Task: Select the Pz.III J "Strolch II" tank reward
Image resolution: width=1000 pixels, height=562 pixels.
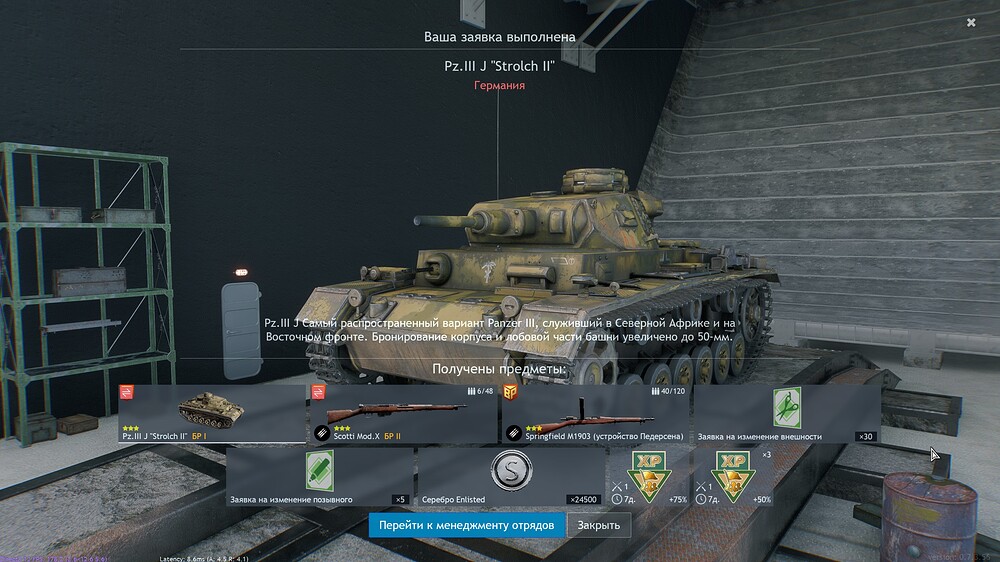Action: [x=212, y=413]
